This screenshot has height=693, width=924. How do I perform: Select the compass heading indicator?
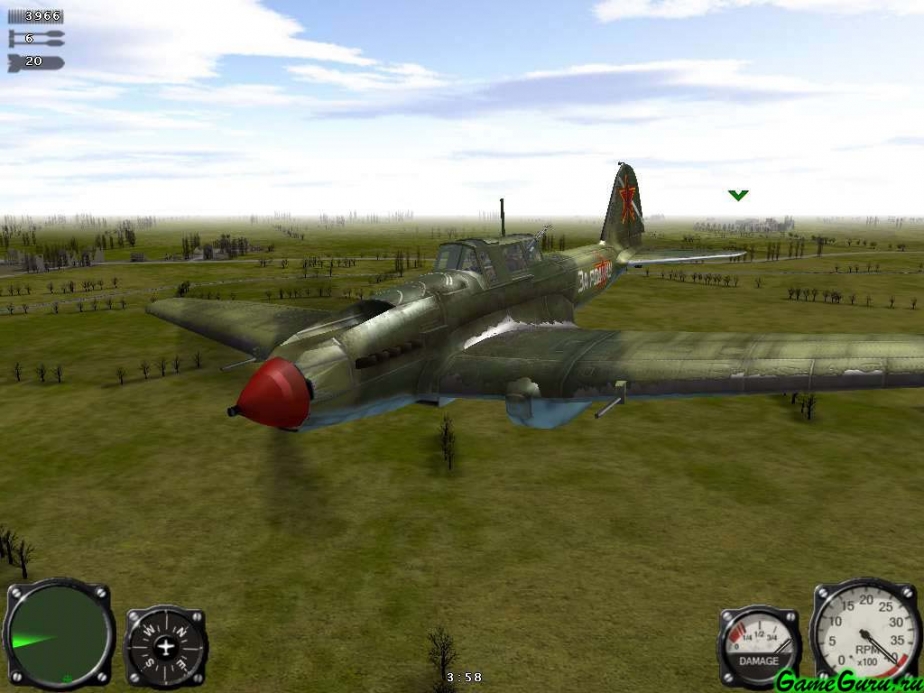(x=166, y=647)
